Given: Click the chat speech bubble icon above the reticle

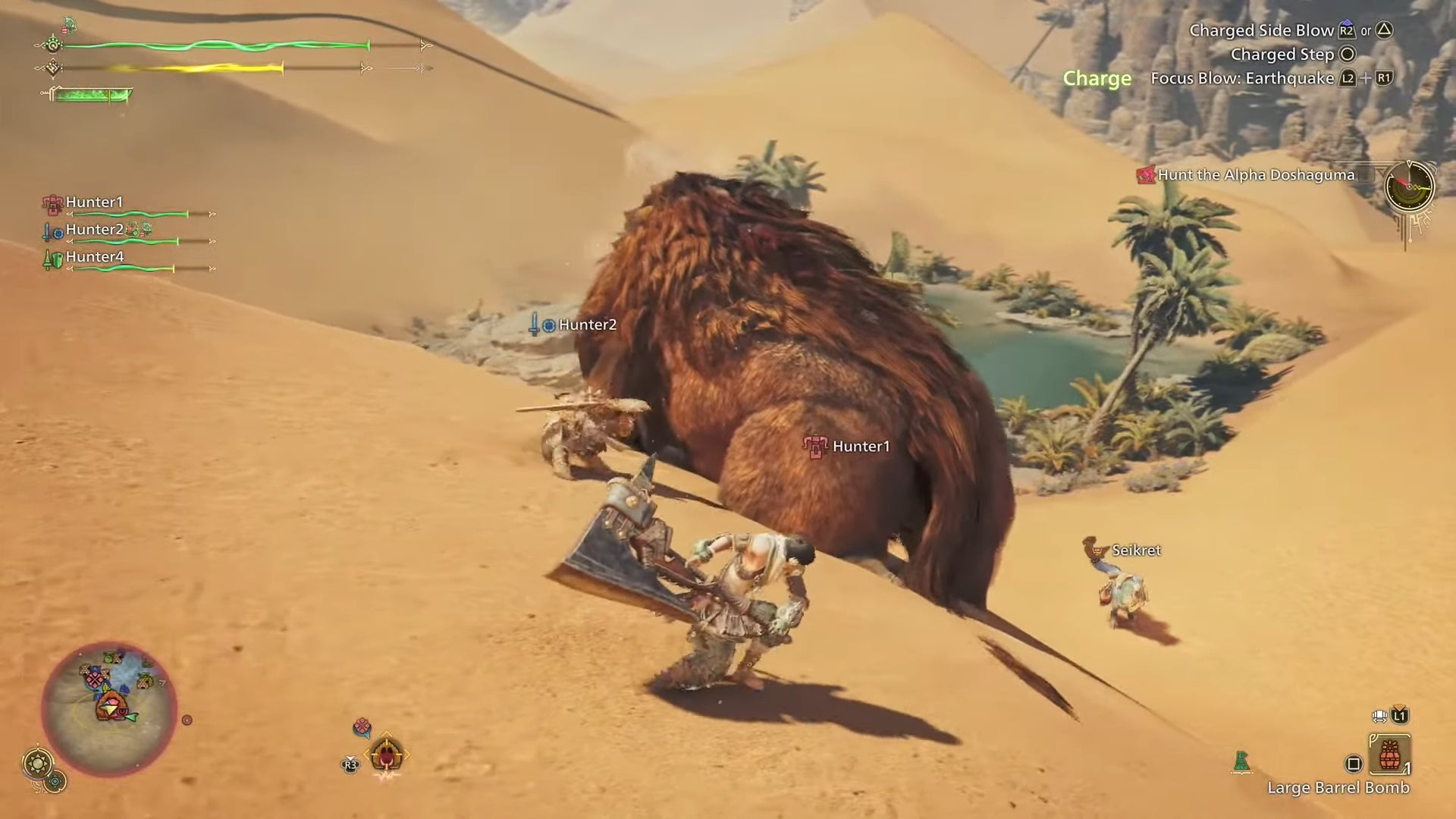Looking at the screenshot, I should pos(362,726).
